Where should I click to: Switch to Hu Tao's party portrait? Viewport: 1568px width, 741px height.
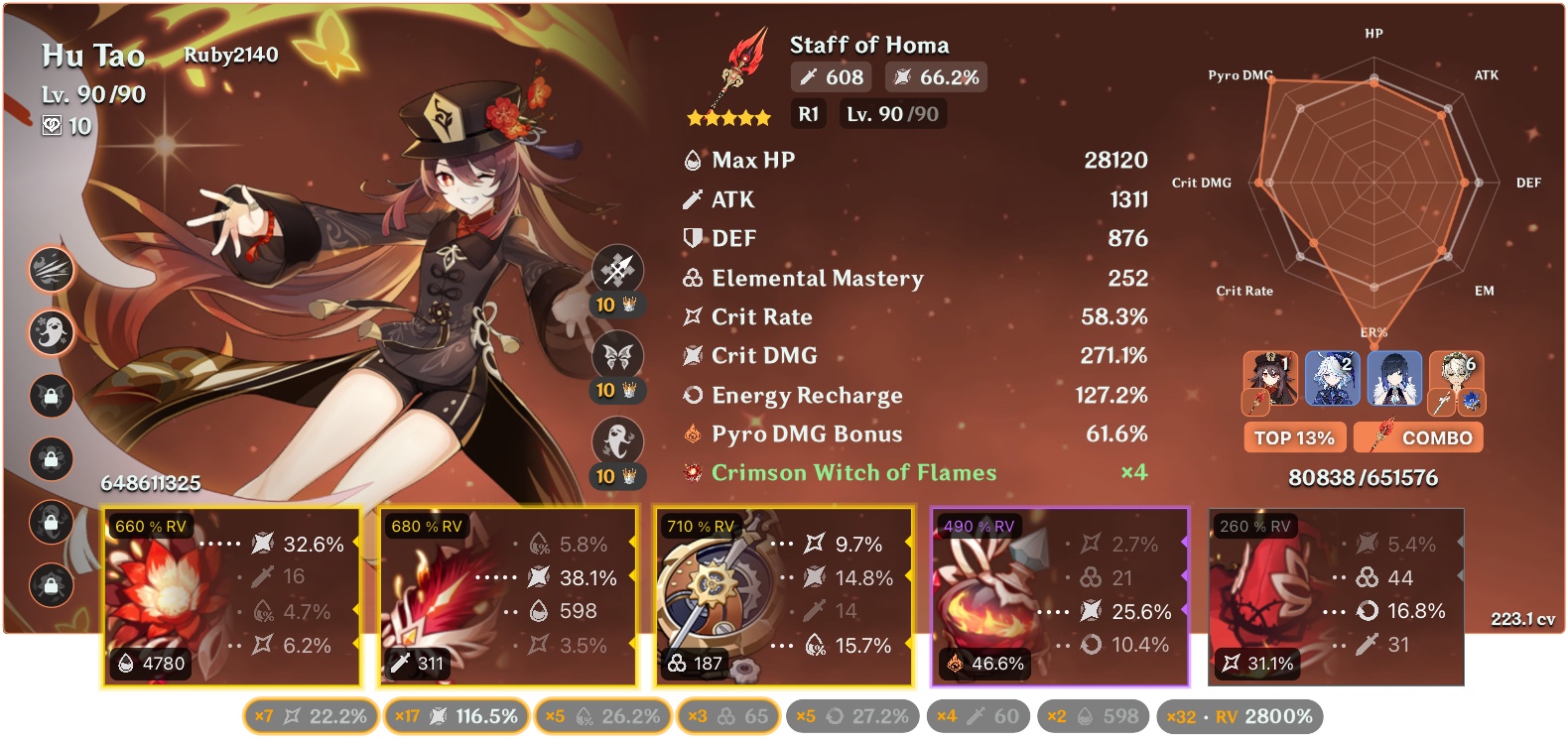1269,379
